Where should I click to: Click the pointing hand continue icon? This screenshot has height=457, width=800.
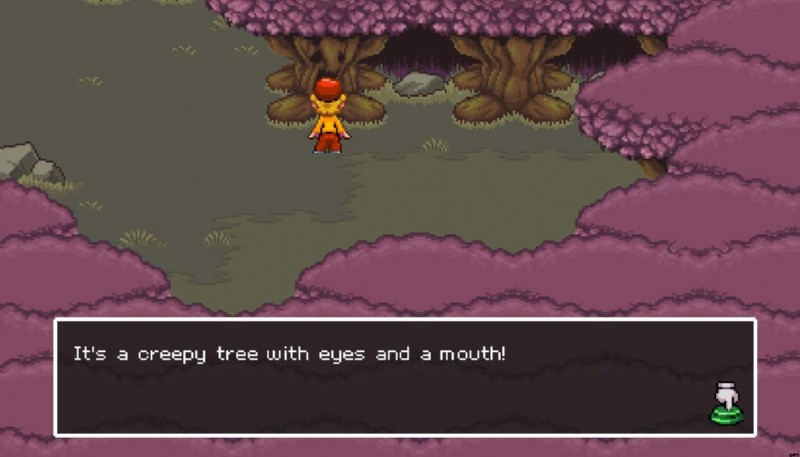[727, 402]
